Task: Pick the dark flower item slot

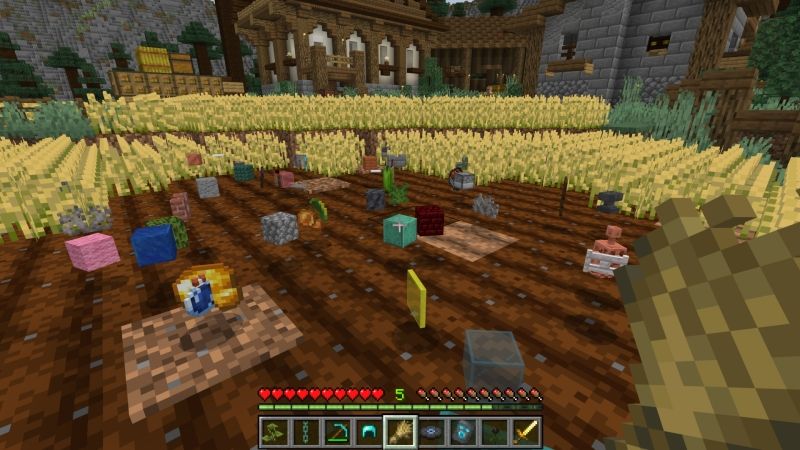Action: coord(494,432)
